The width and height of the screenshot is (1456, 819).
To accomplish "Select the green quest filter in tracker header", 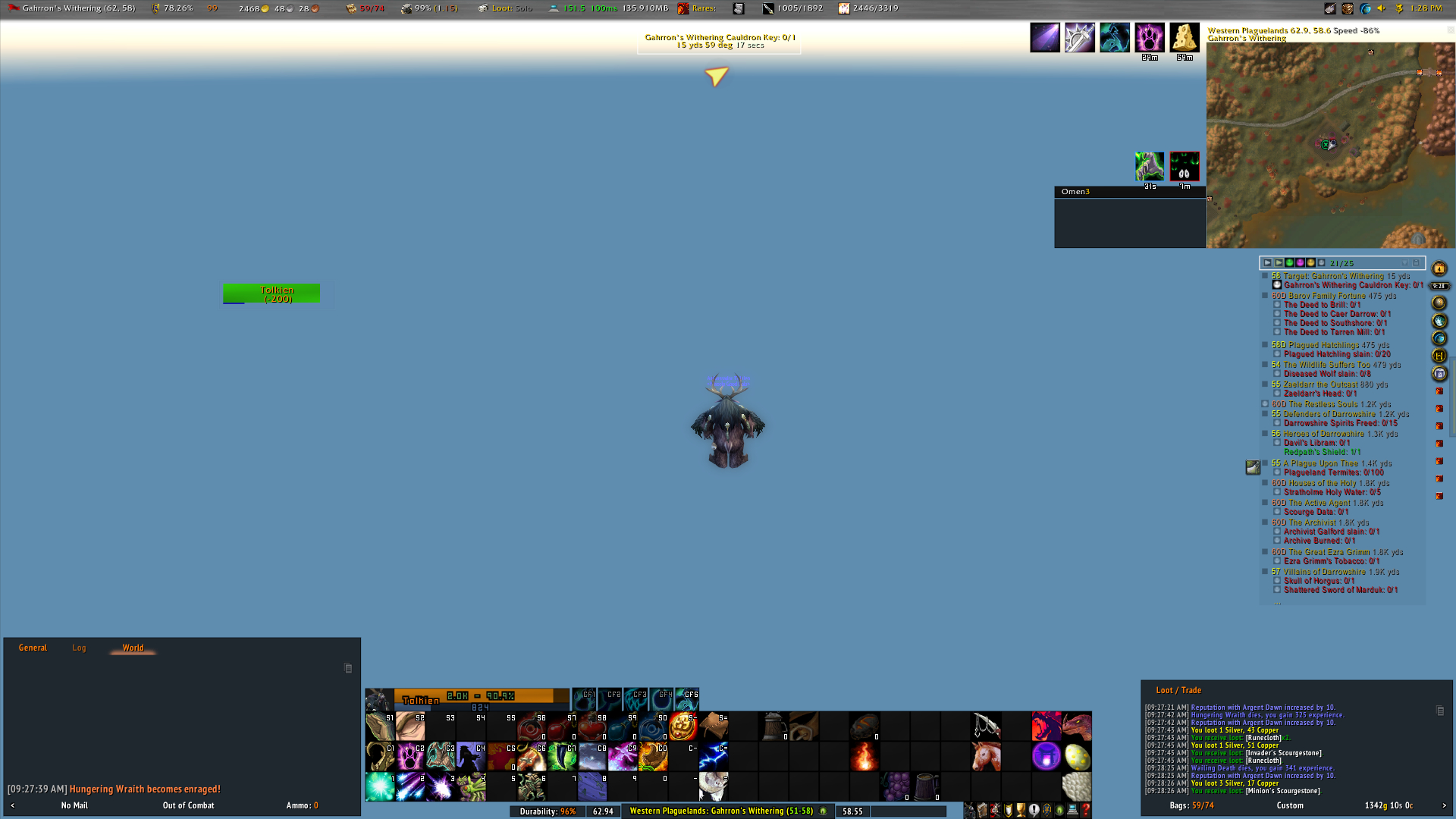I will pos(1290,263).
